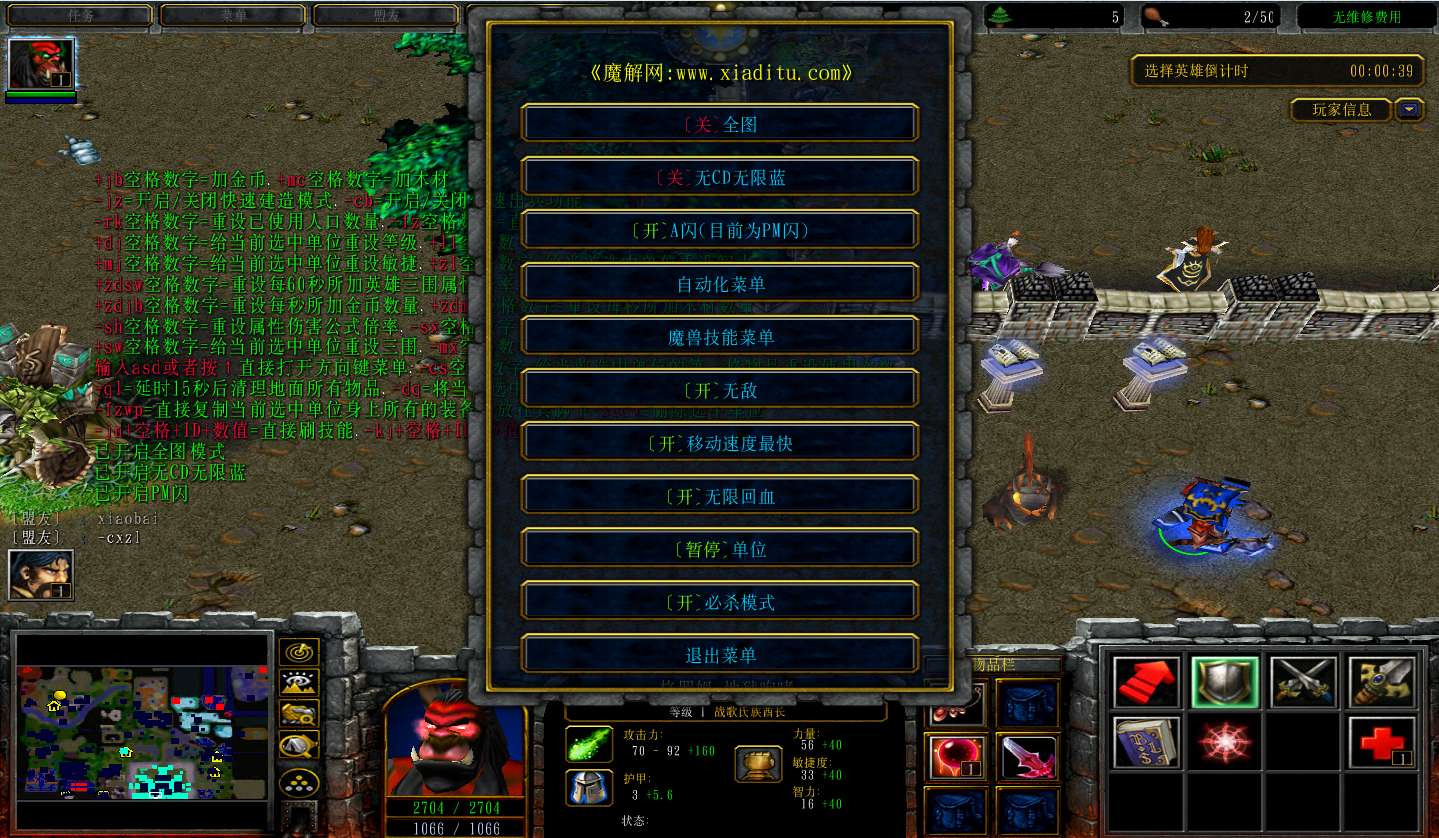
Task: Click the creep camps minimap filter icon
Action: point(300,713)
